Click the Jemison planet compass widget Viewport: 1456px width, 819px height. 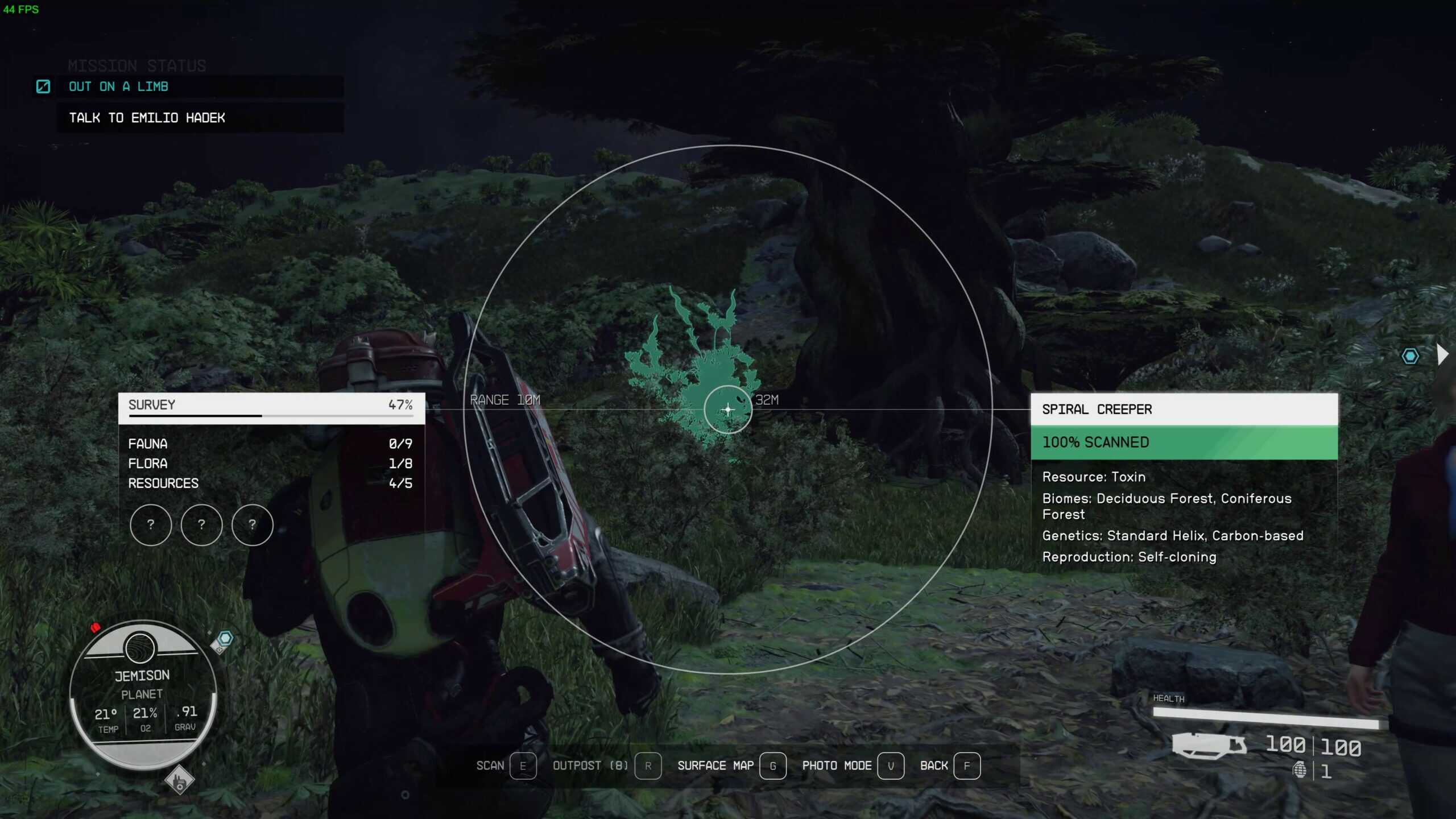142,694
